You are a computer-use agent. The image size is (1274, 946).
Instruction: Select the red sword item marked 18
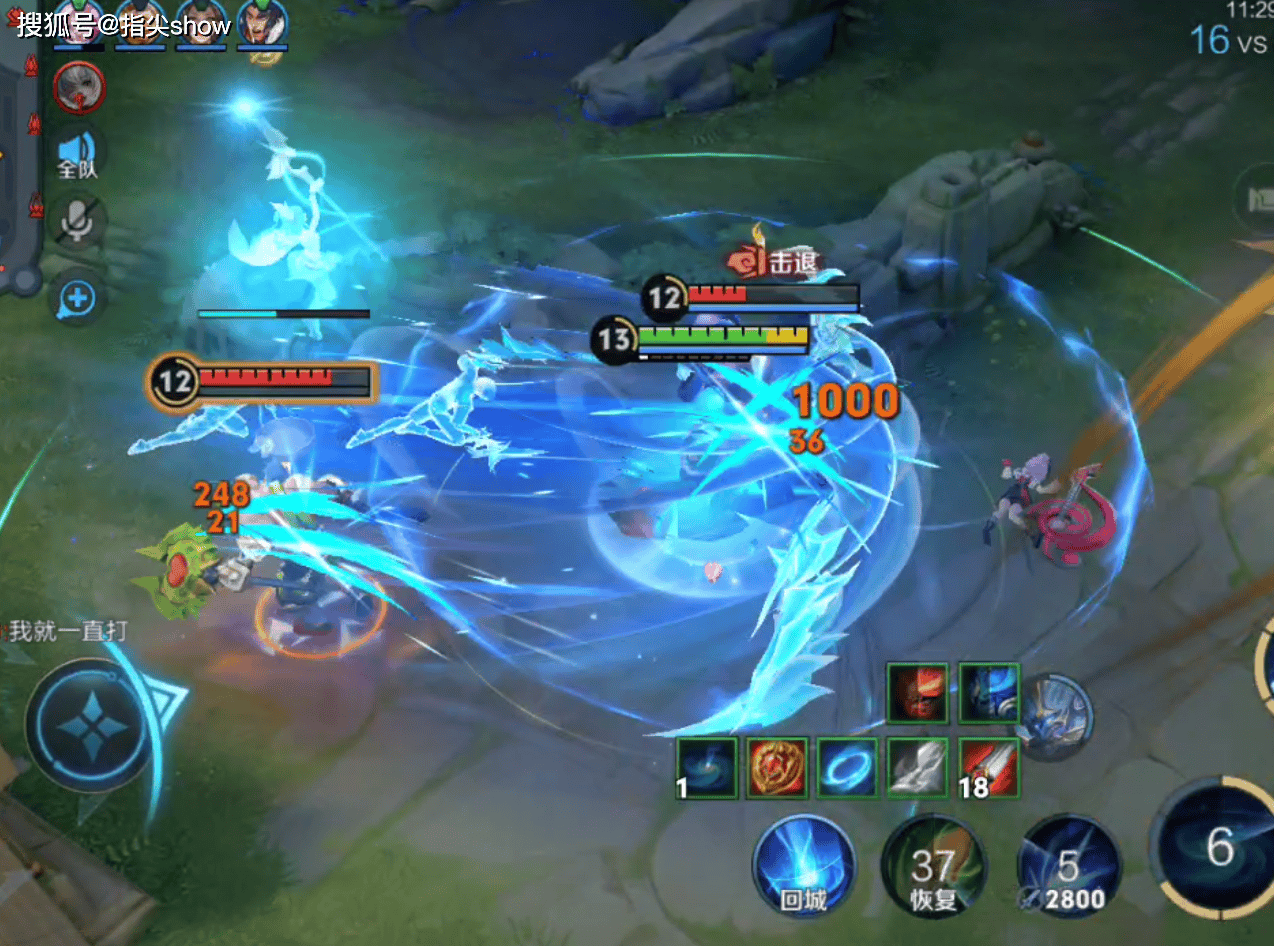(x=989, y=768)
